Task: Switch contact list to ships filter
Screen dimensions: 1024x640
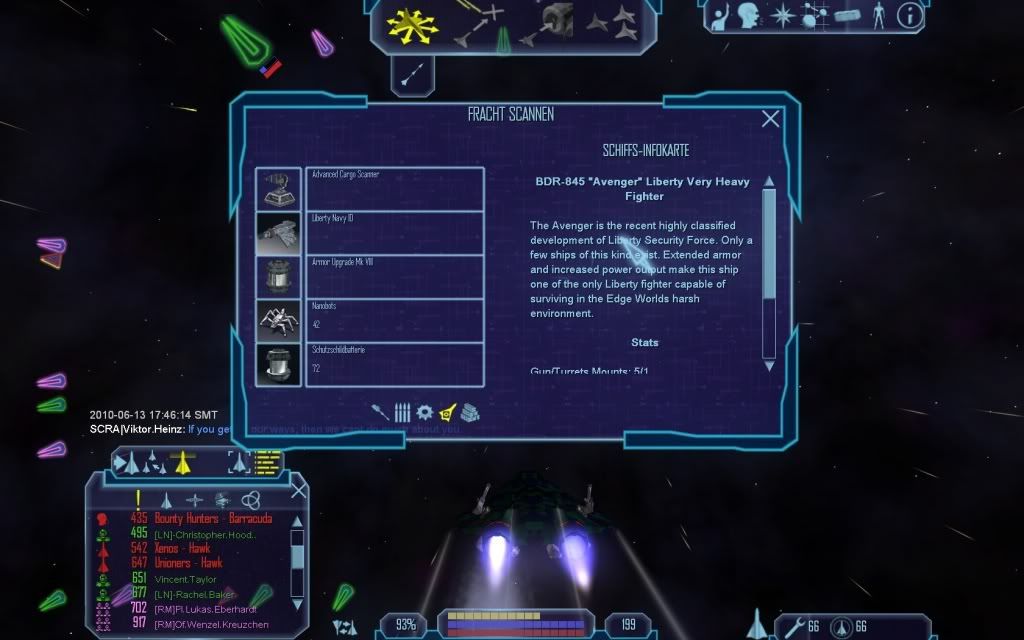Action: click(x=167, y=499)
